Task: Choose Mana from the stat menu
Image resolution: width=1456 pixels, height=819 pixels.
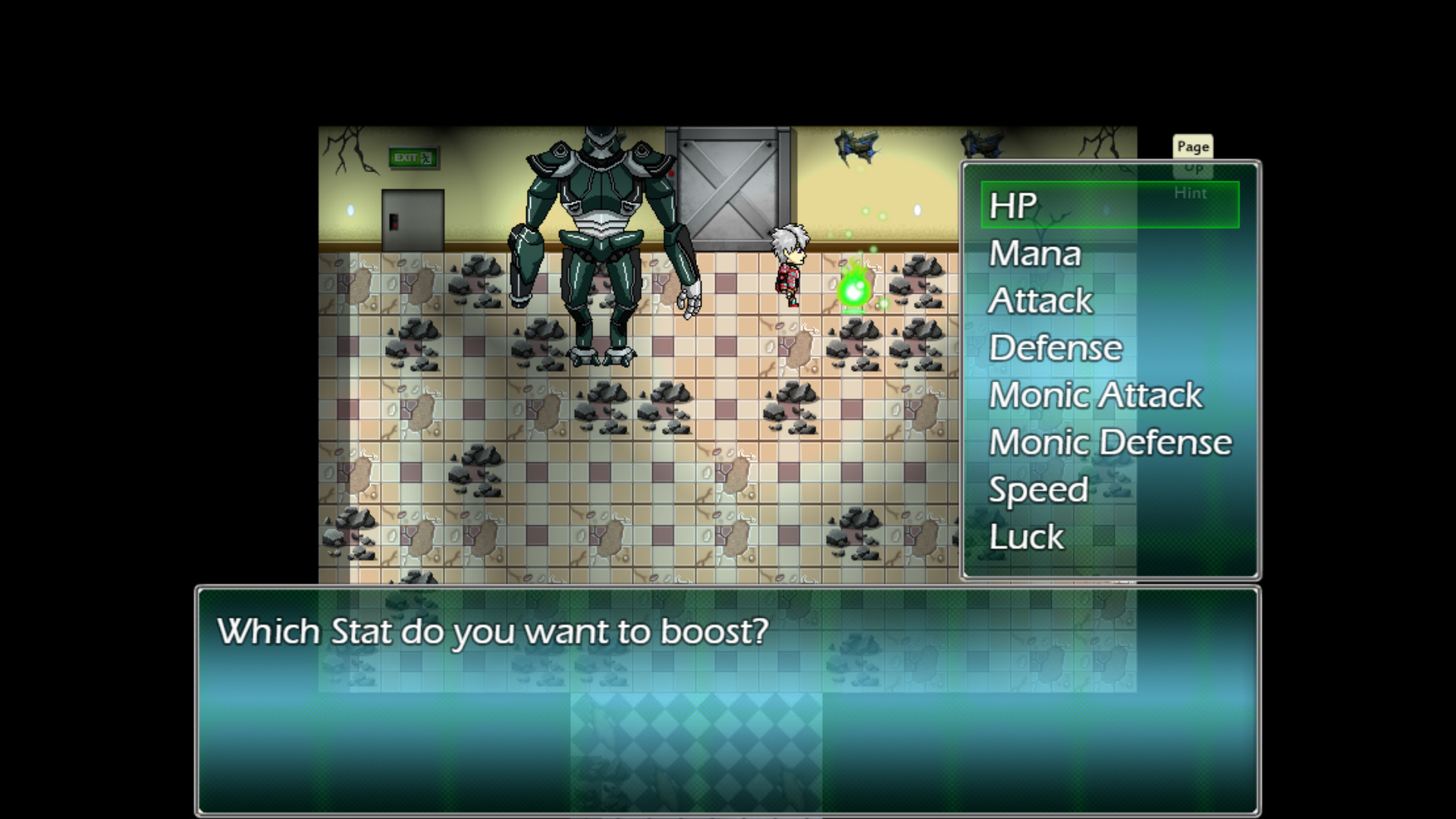Action: click(x=1034, y=253)
